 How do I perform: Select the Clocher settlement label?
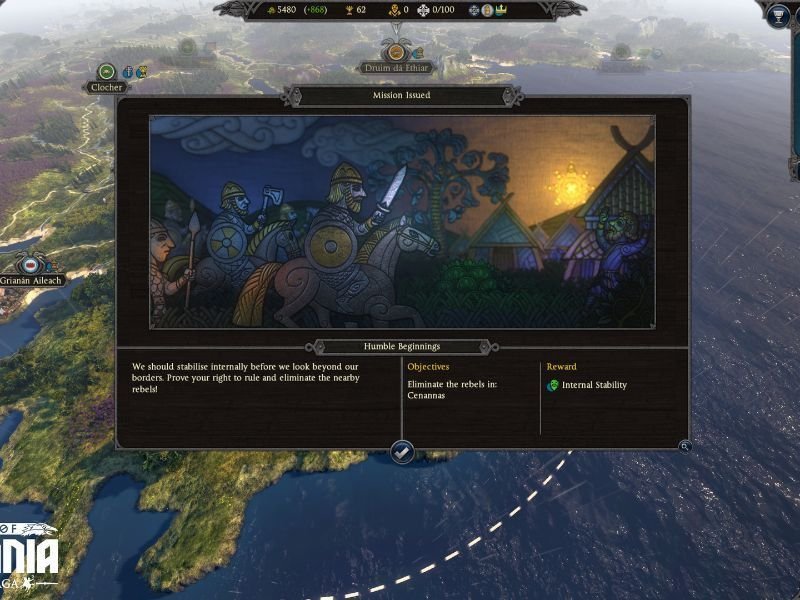click(x=107, y=87)
